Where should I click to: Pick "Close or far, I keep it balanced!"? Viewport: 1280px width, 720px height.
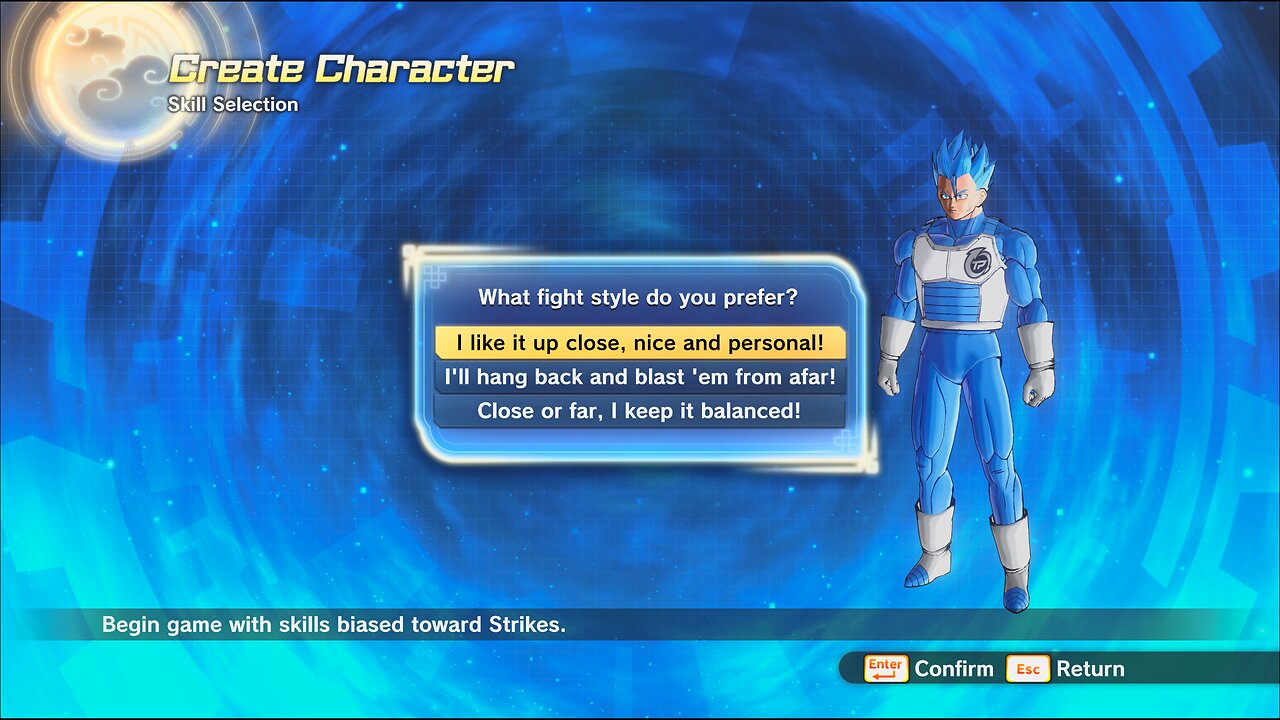(x=640, y=411)
